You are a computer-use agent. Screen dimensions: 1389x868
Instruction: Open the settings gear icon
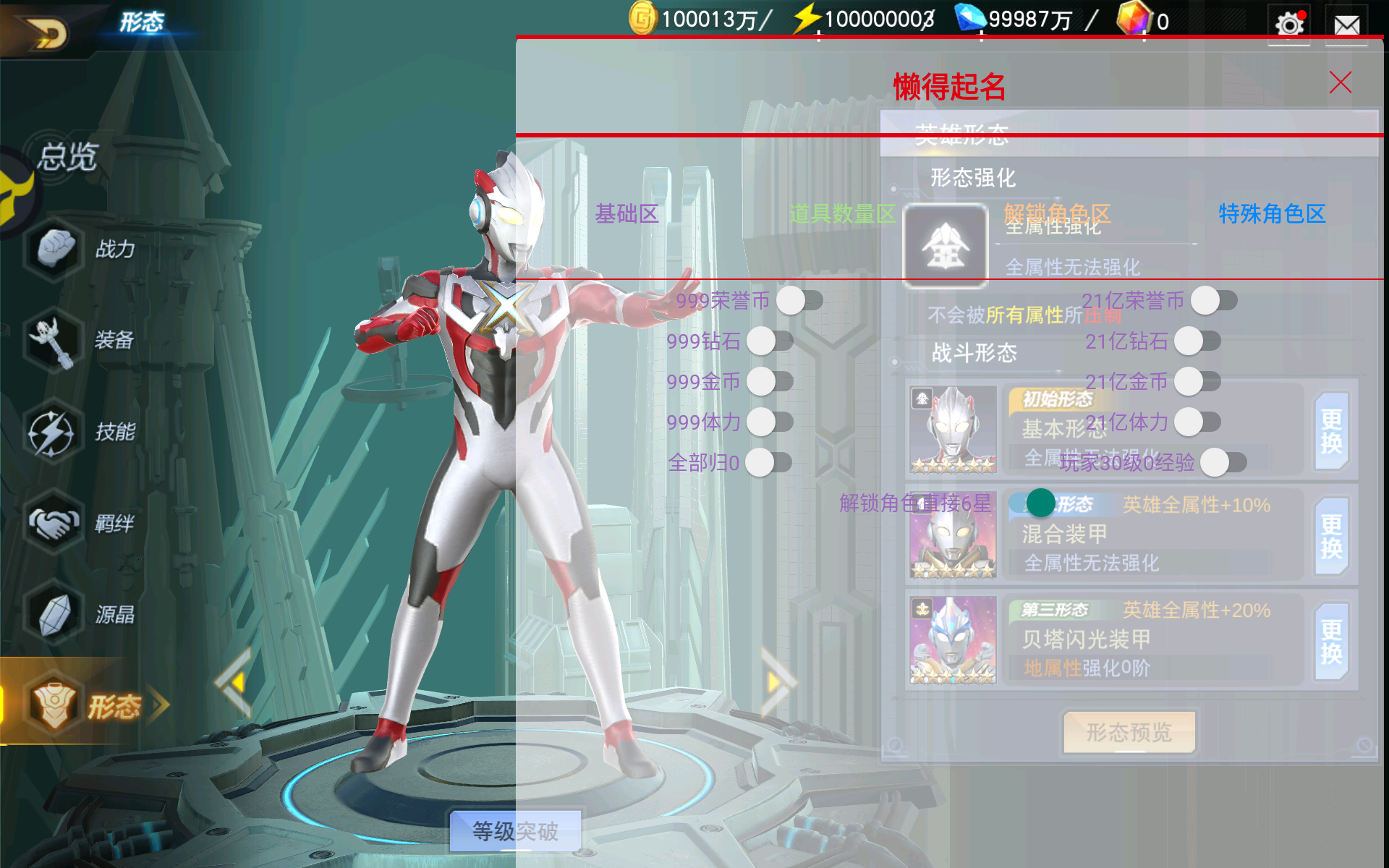tap(1288, 23)
